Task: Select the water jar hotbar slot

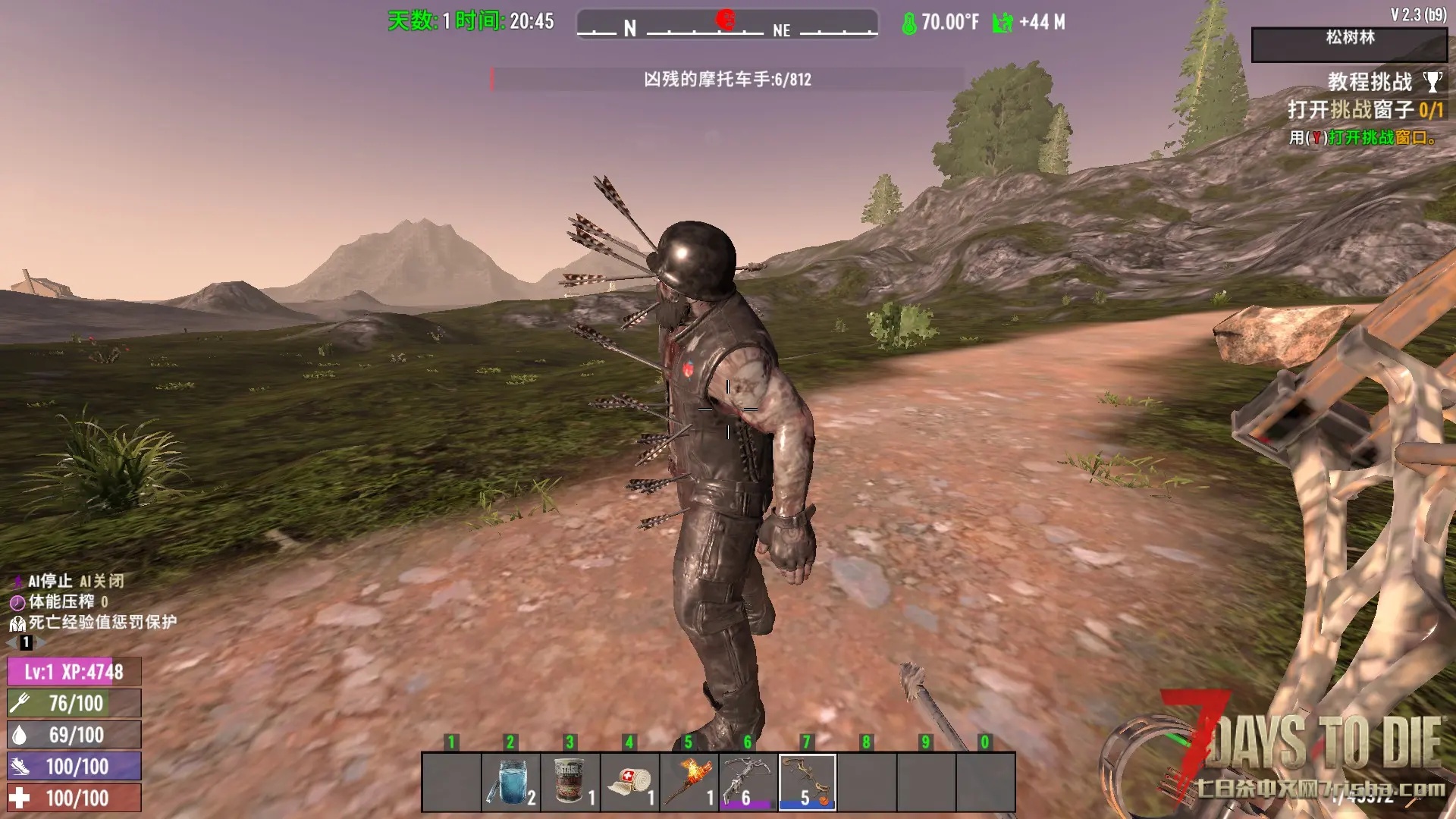Action: pos(511,782)
